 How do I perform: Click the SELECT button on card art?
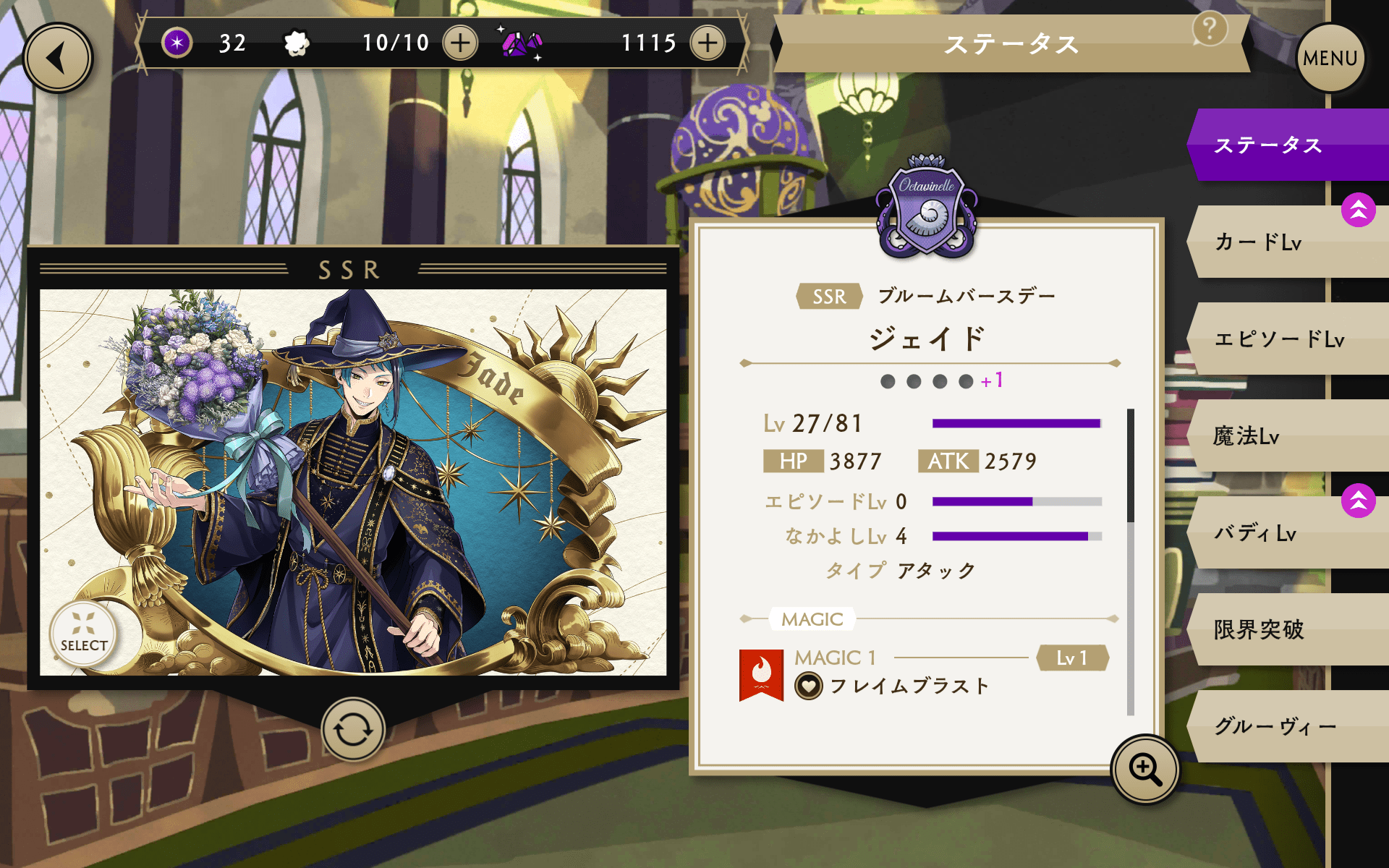84,634
